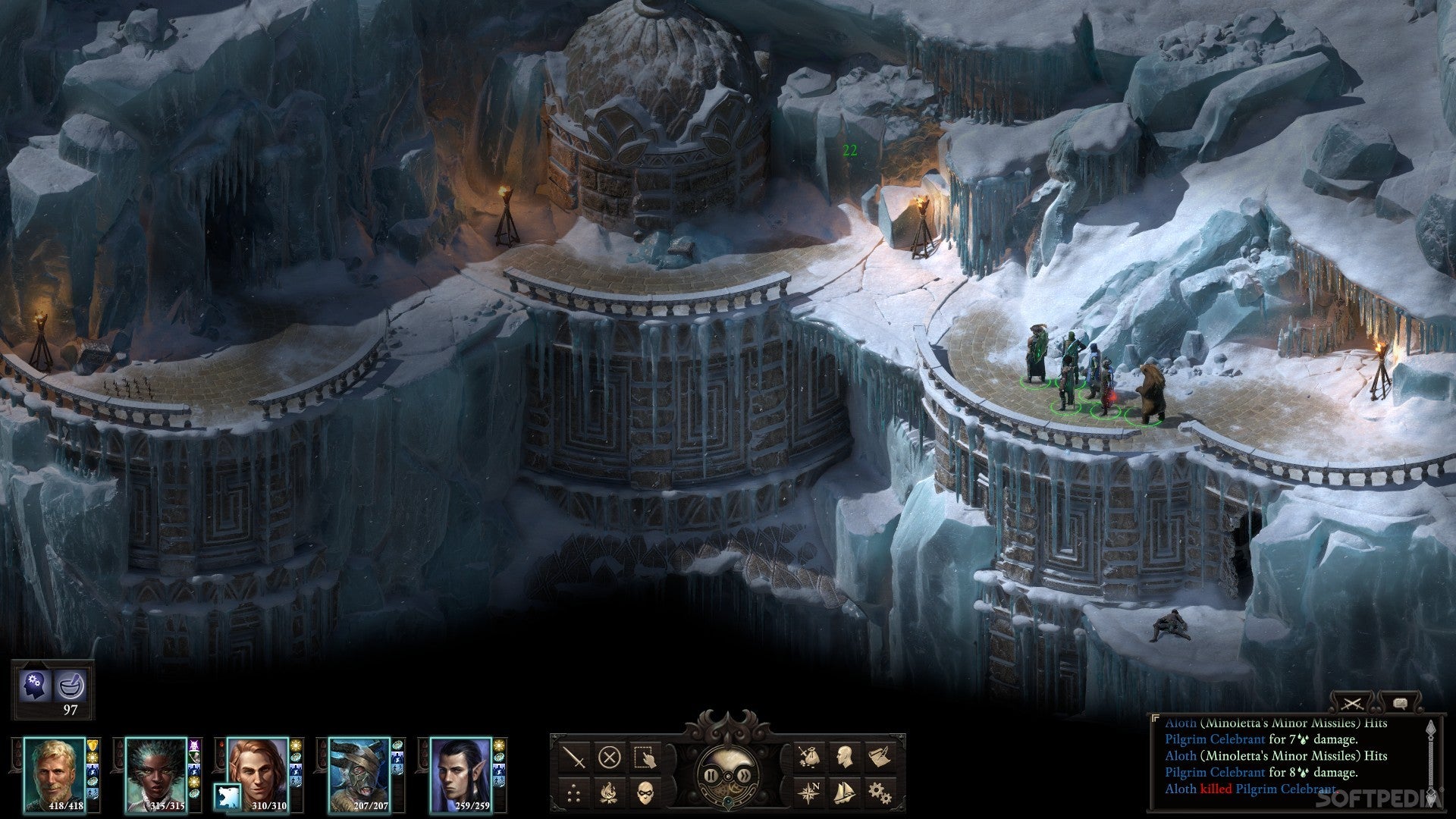Open the ship management icon
Viewport: 1456px width, 819px height.
[844, 793]
